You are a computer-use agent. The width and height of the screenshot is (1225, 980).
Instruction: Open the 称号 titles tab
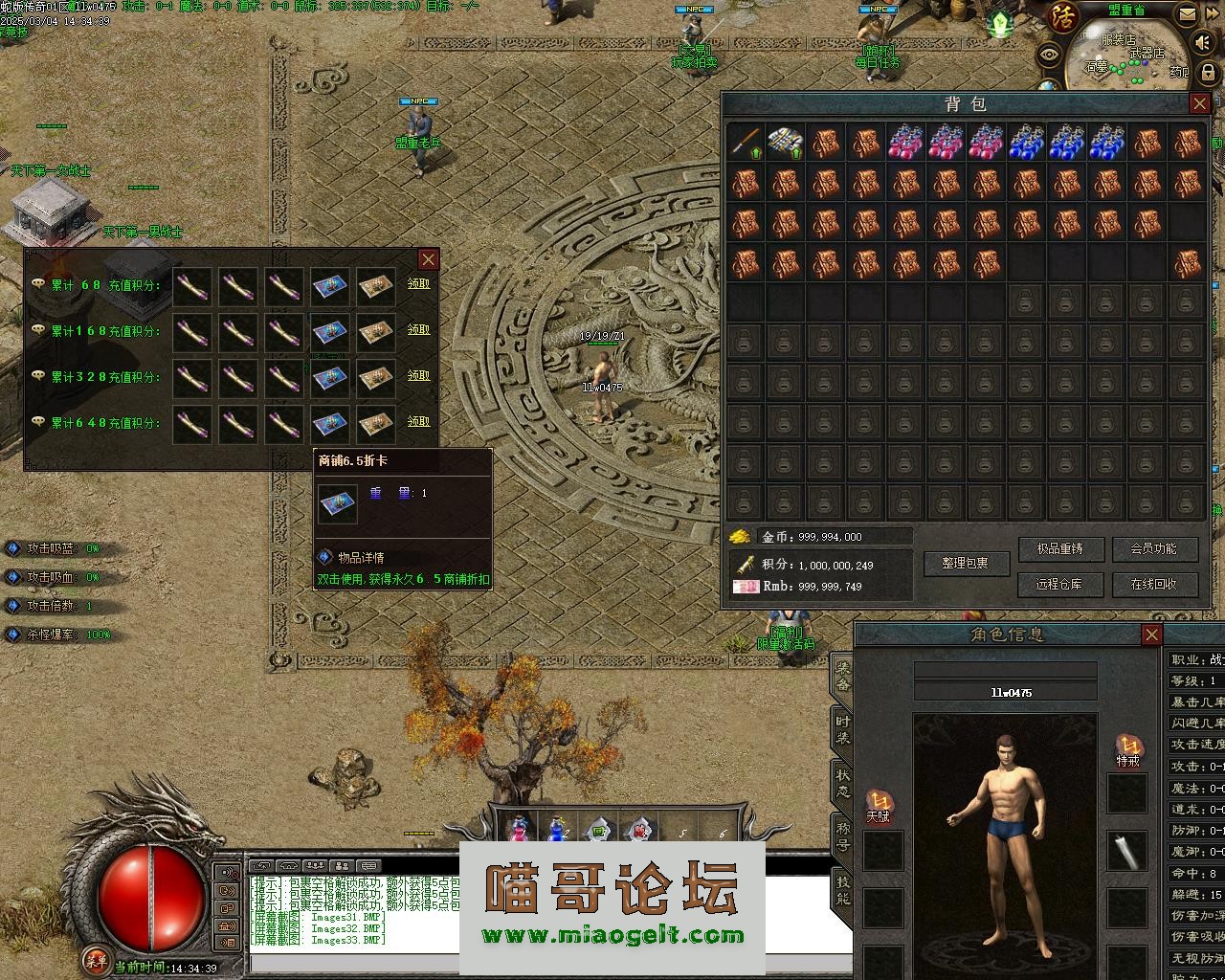click(842, 836)
